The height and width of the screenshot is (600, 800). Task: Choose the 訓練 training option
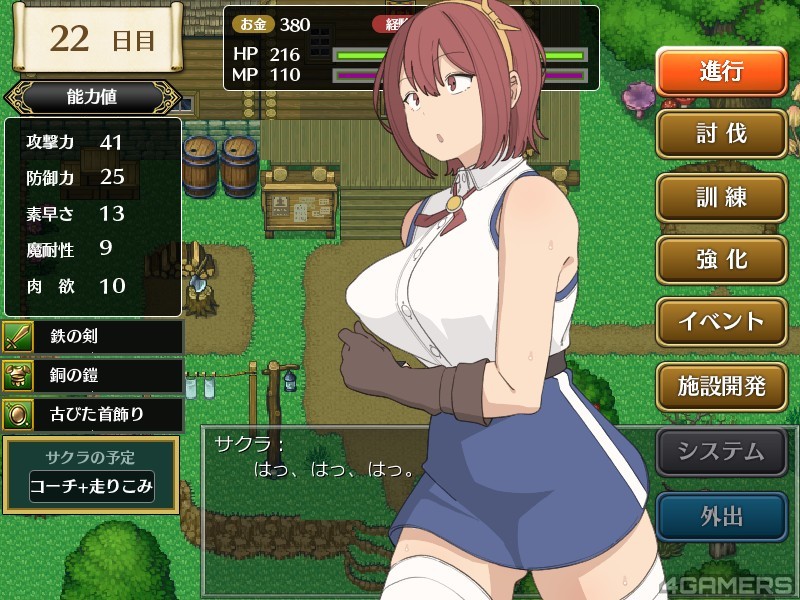pyautogui.click(x=721, y=196)
